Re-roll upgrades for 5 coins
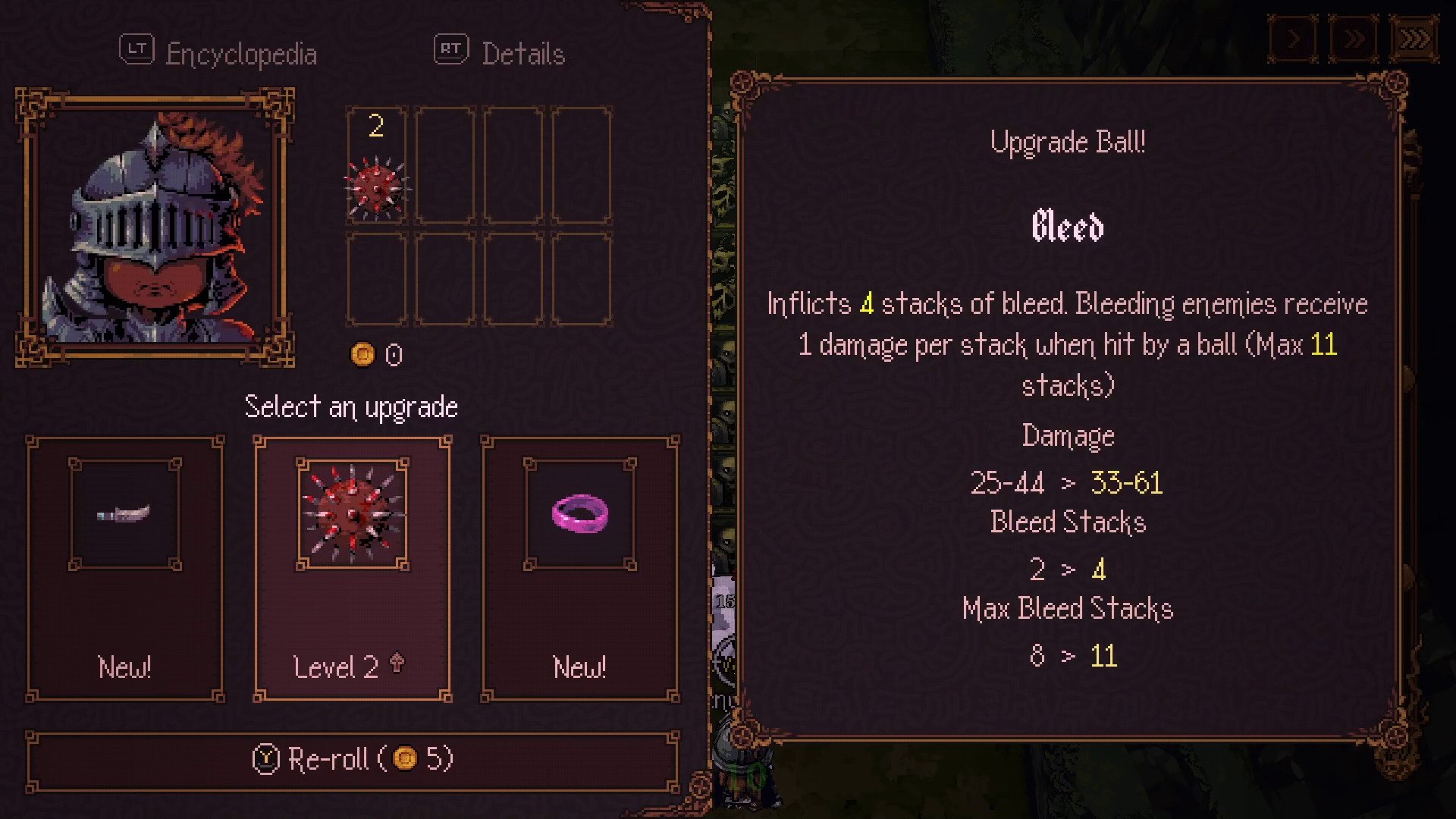Image resolution: width=1456 pixels, height=819 pixels. (353, 759)
